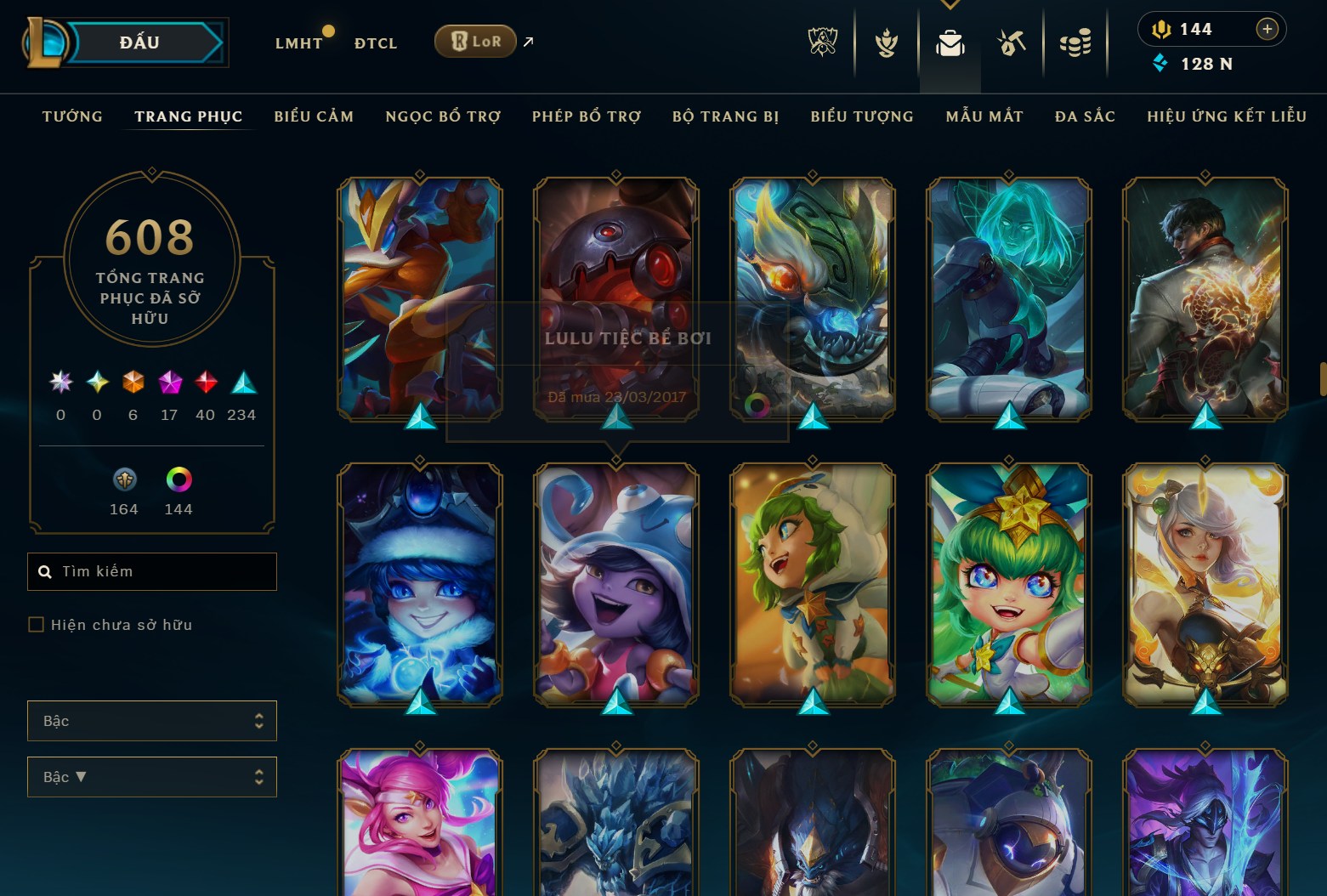Click the chroma wheel on the Kled skin card
1327x896 pixels.
[x=756, y=406]
